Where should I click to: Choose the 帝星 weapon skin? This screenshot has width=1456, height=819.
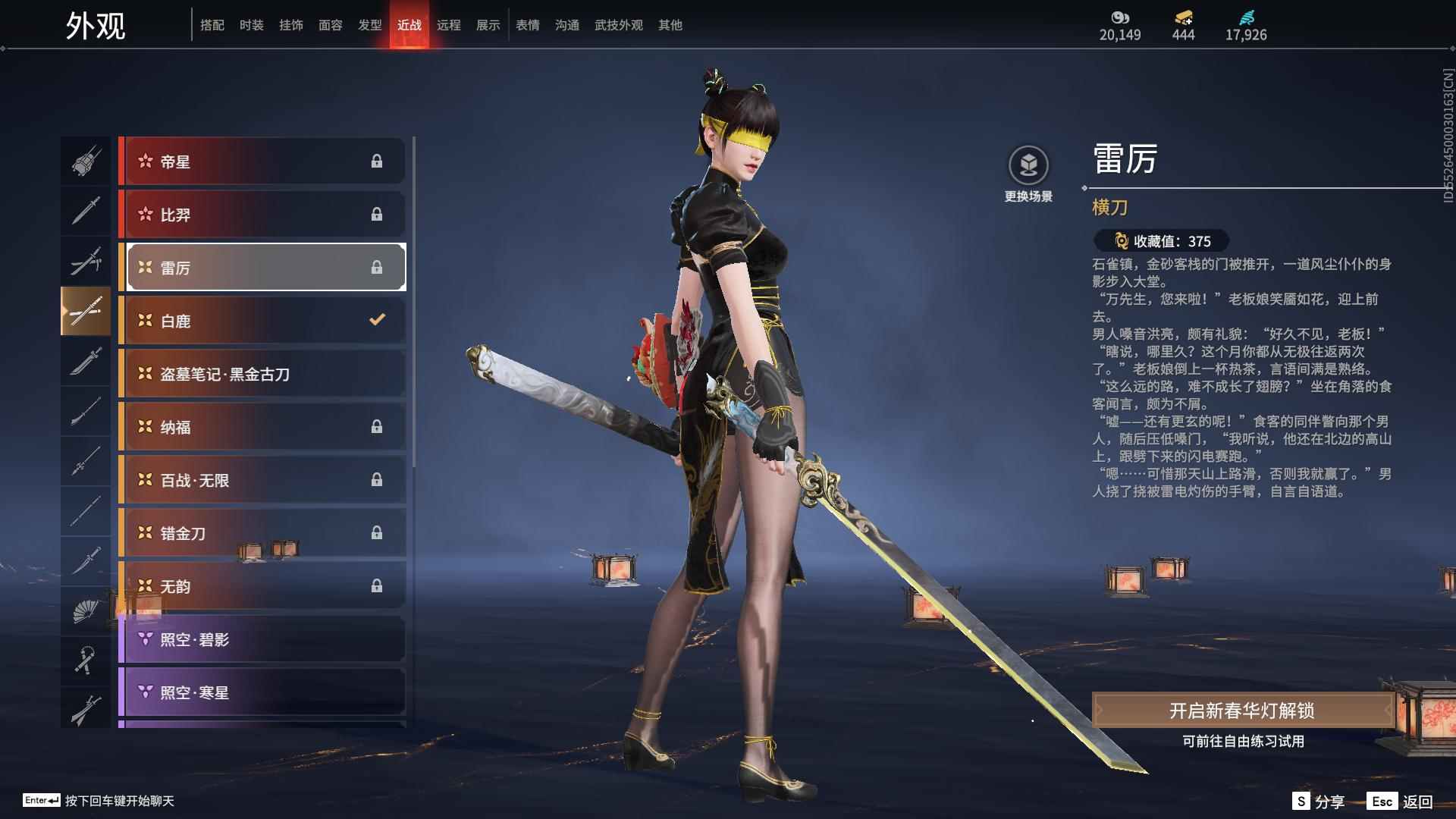(x=262, y=161)
